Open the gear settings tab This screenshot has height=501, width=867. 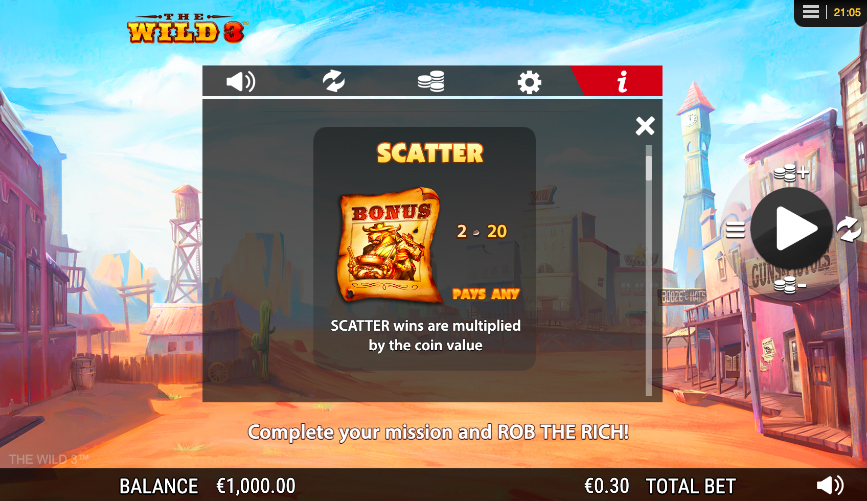[x=529, y=82]
